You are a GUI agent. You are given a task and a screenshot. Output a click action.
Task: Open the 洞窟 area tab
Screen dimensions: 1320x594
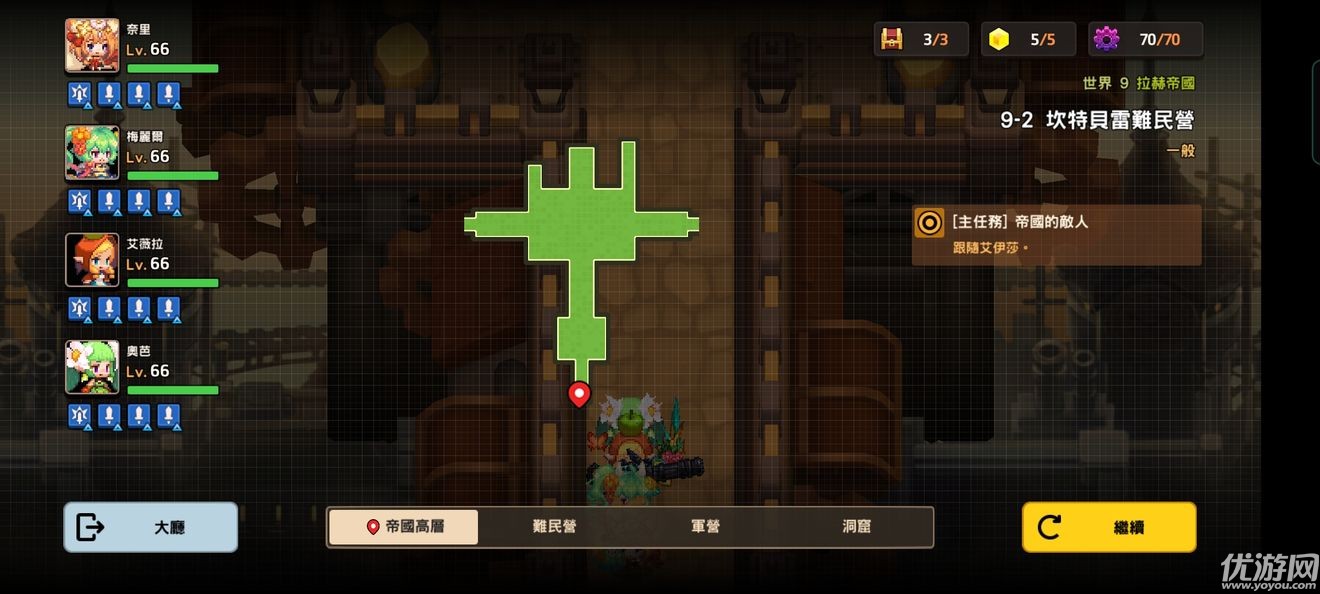pyautogui.click(x=856, y=527)
